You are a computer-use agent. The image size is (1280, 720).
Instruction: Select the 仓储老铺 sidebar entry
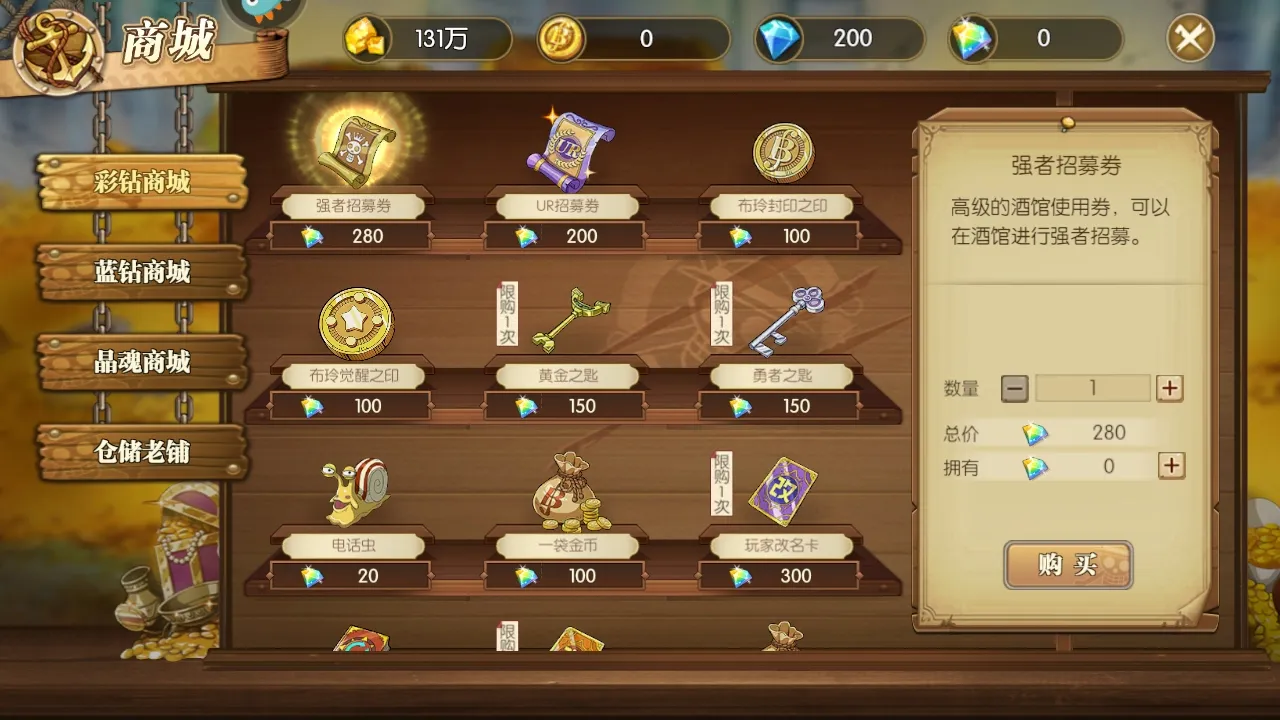(x=140, y=452)
